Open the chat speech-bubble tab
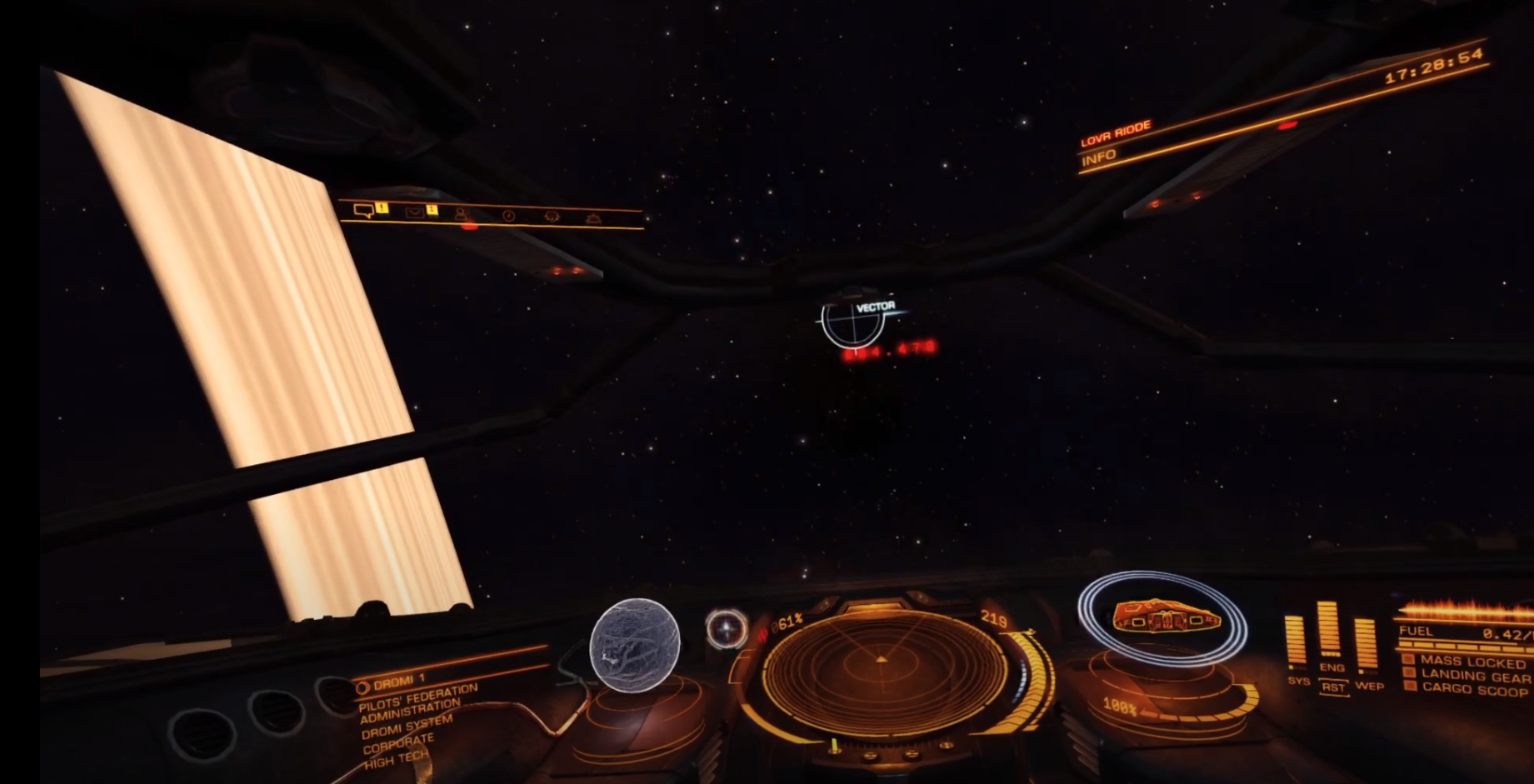 click(362, 211)
